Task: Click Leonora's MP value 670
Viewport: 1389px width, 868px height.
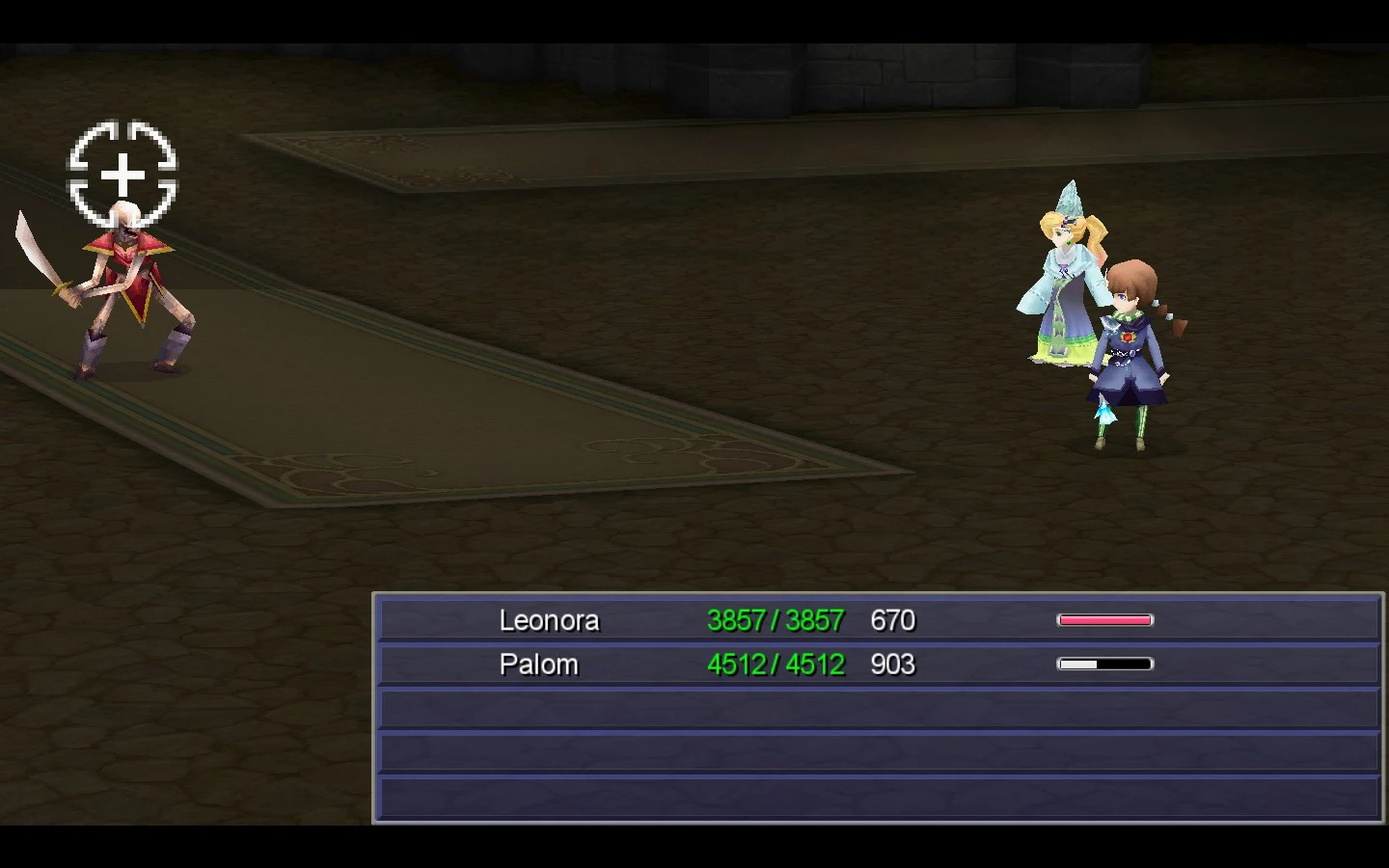Action: coord(893,621)
